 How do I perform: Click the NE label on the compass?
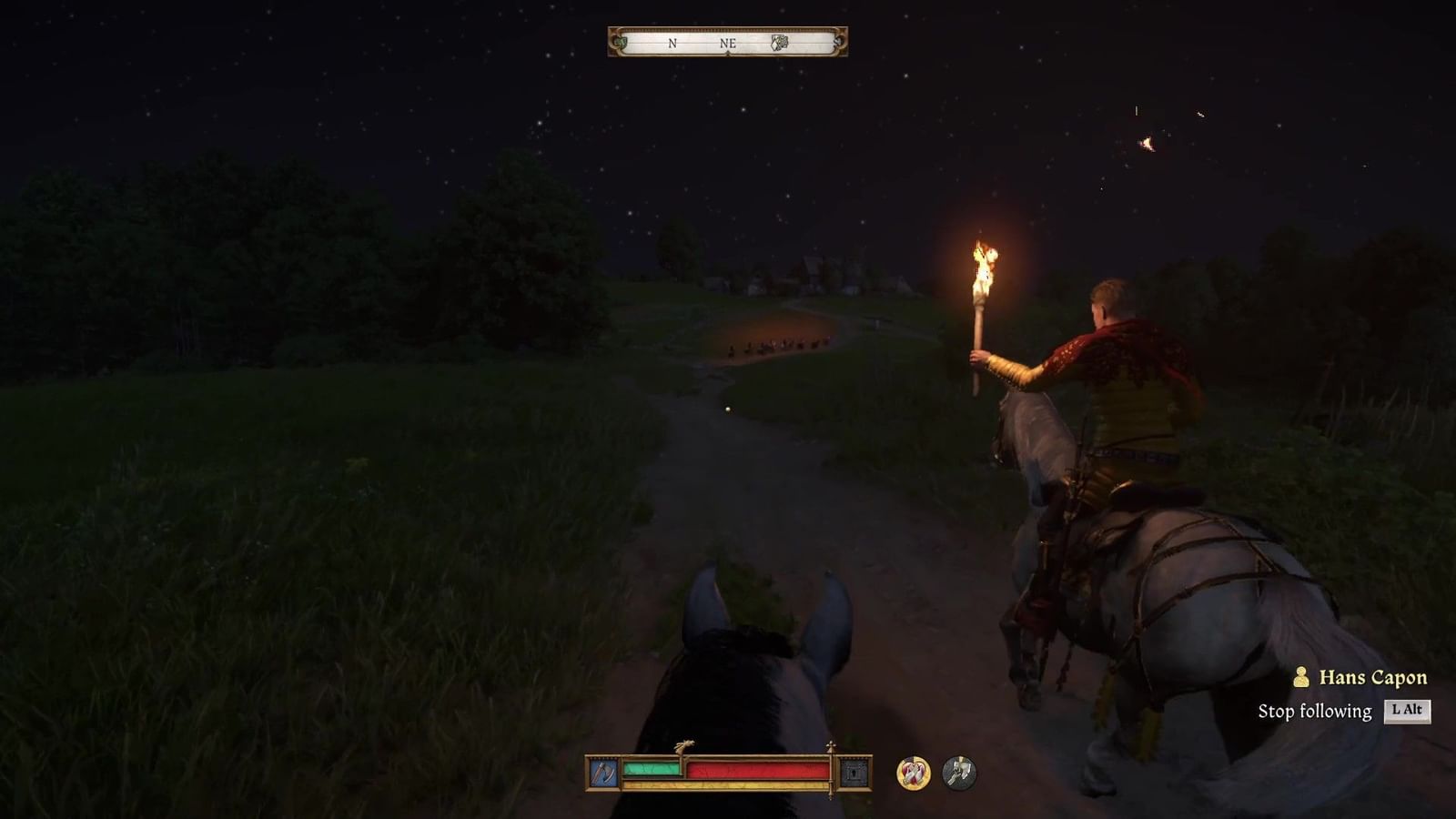(728, 44)
